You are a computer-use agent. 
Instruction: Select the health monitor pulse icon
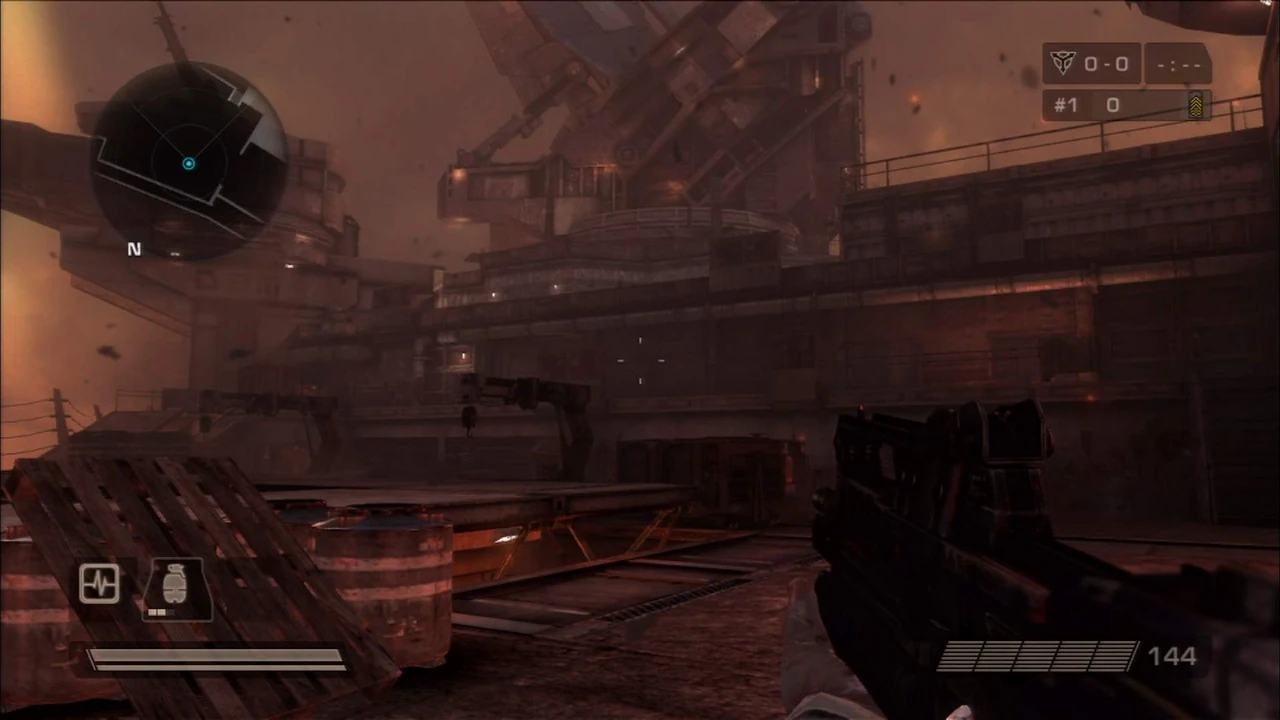click(x=99, y=583)
